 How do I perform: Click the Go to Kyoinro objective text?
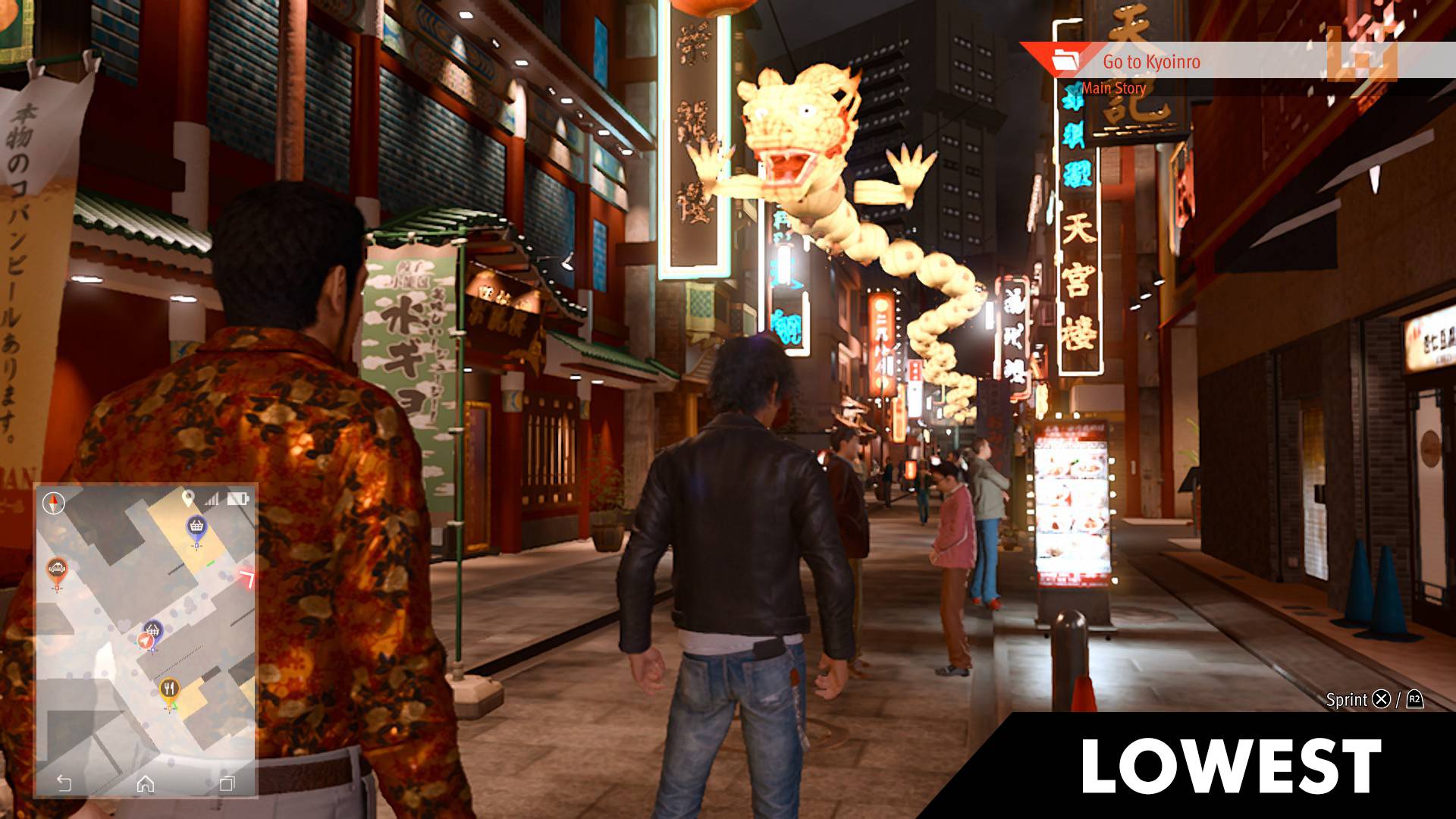click(x=1153, y=63)
